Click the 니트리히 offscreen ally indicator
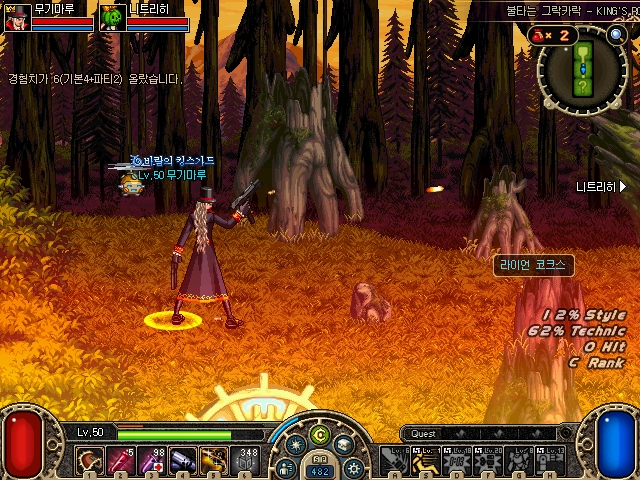The height and width of the screenshot is (480, 640). pos(601,186)
